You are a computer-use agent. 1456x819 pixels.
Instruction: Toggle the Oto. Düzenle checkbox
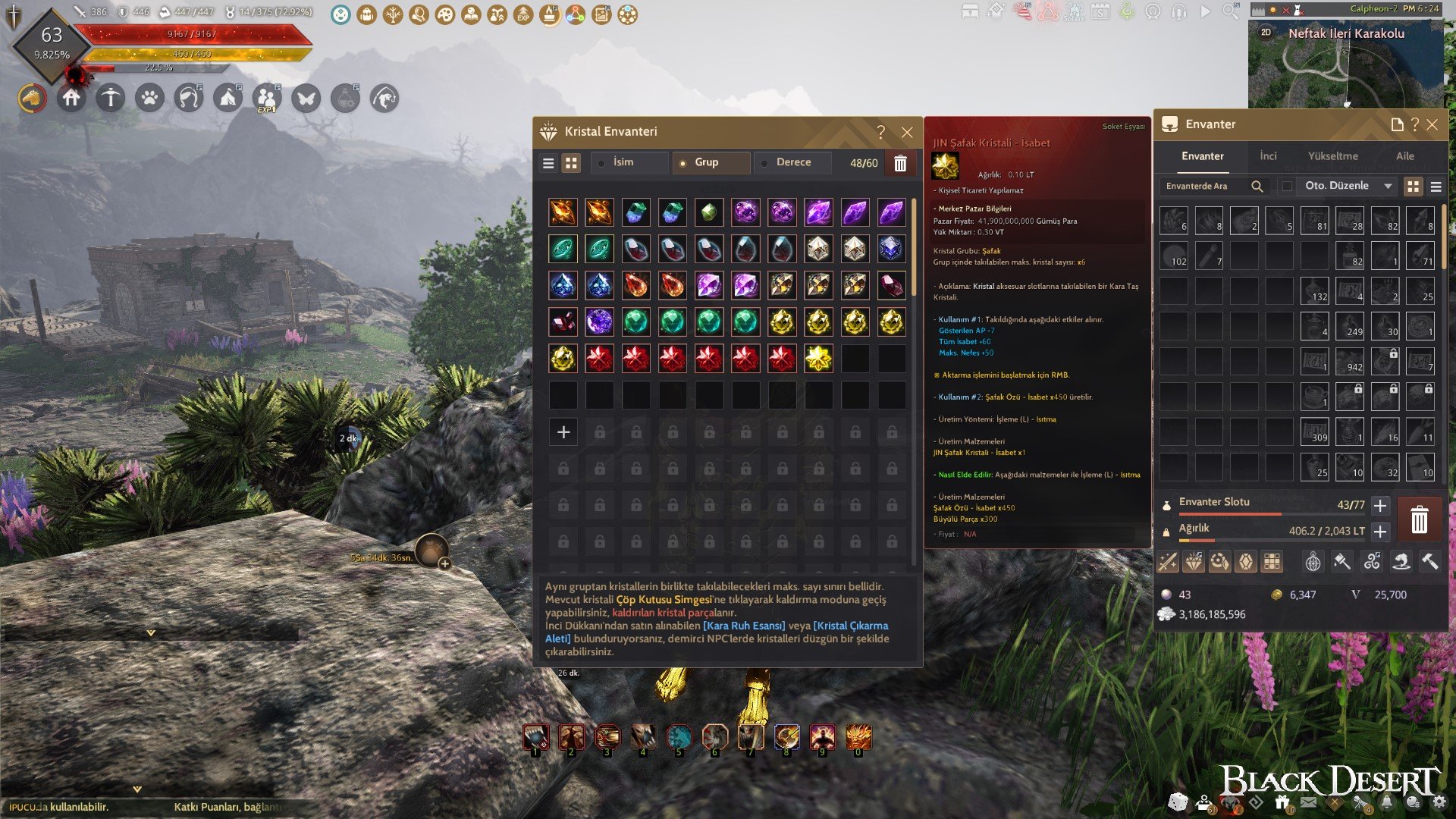(1287, 187)
